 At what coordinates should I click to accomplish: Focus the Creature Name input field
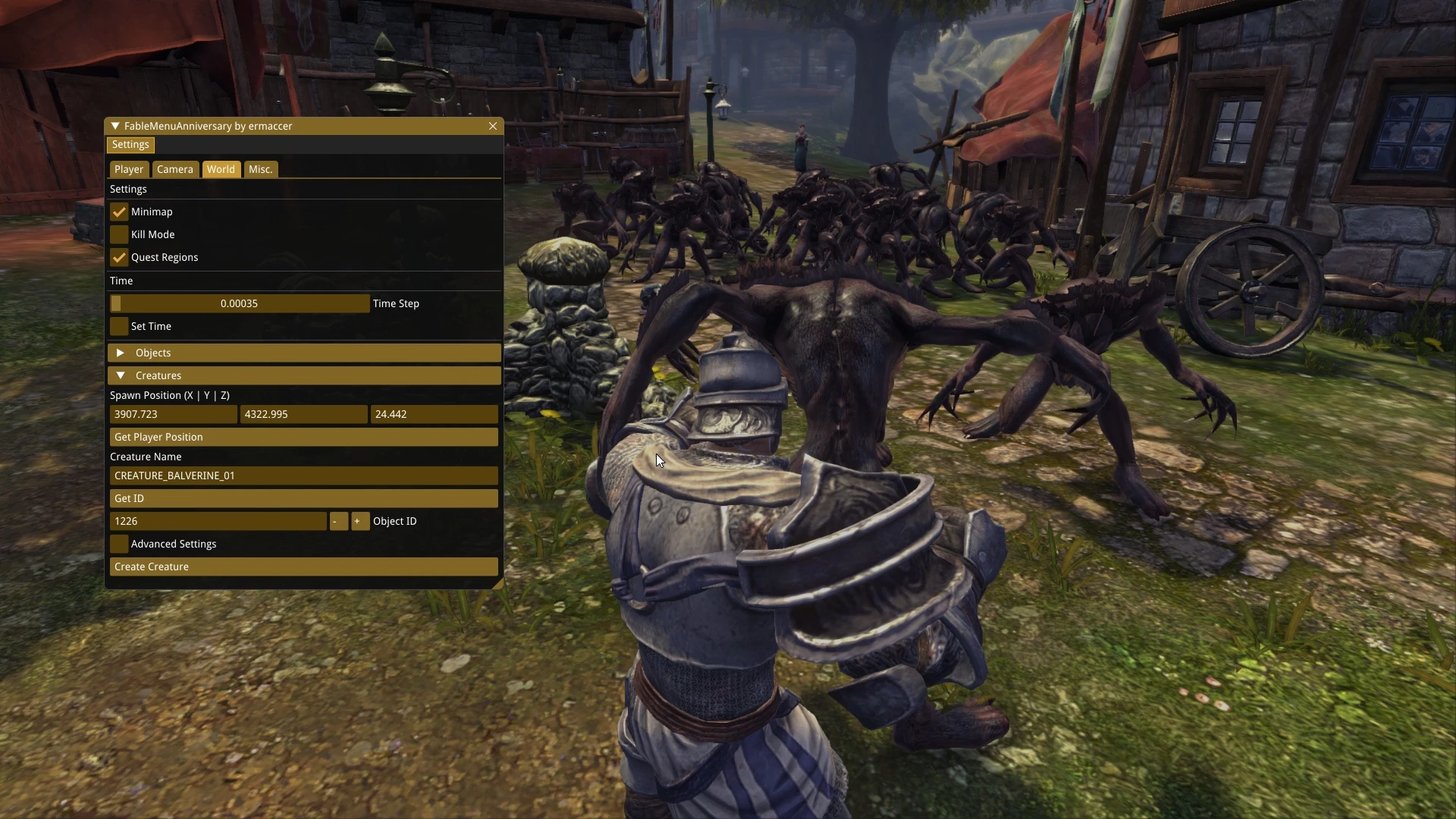(303, 475)
